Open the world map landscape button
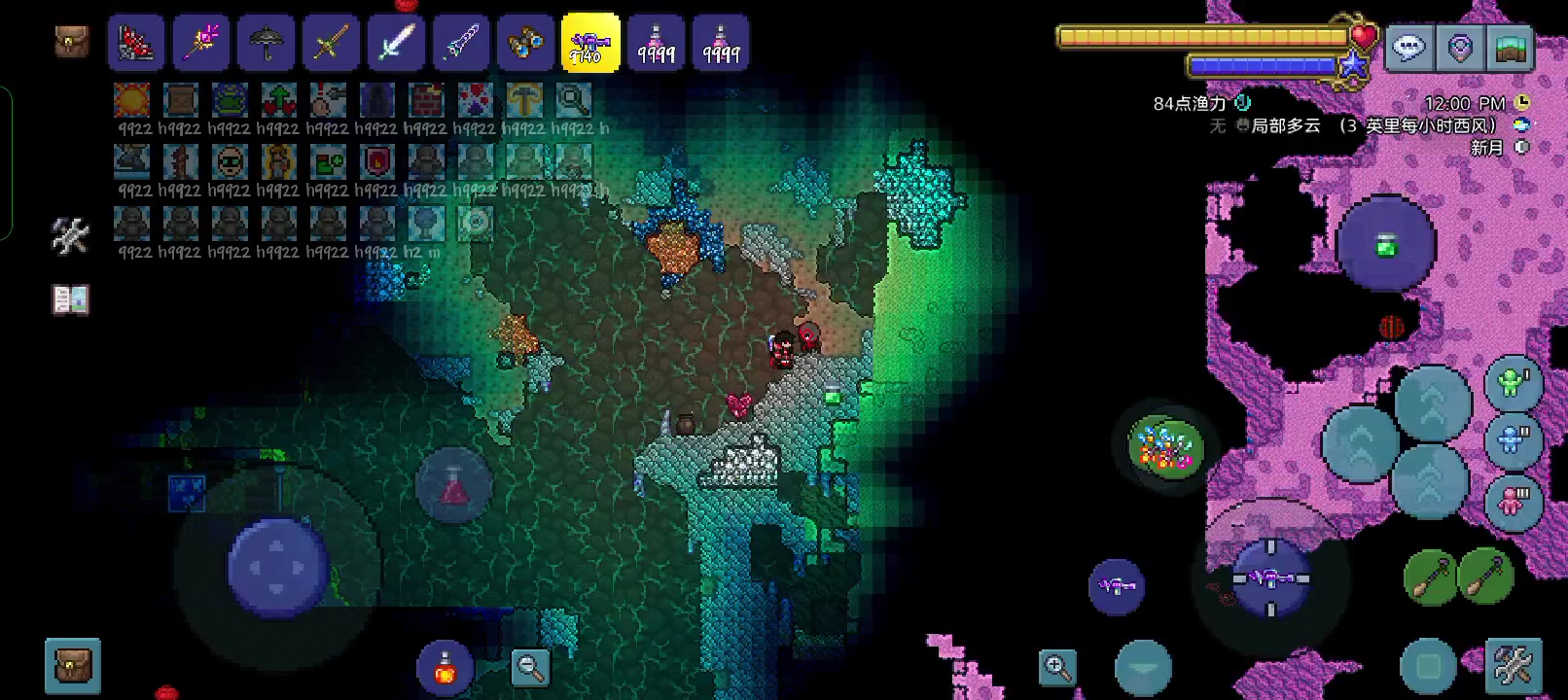Screen dimensions: 1568x700 click(x=1509, y=47)
